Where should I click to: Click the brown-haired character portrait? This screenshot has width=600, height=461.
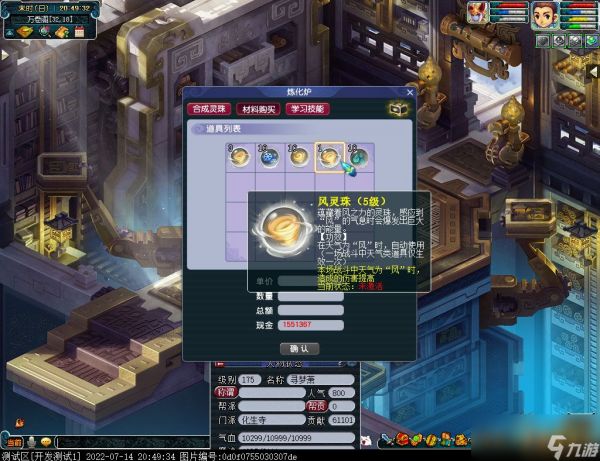(x=543, y=15)
